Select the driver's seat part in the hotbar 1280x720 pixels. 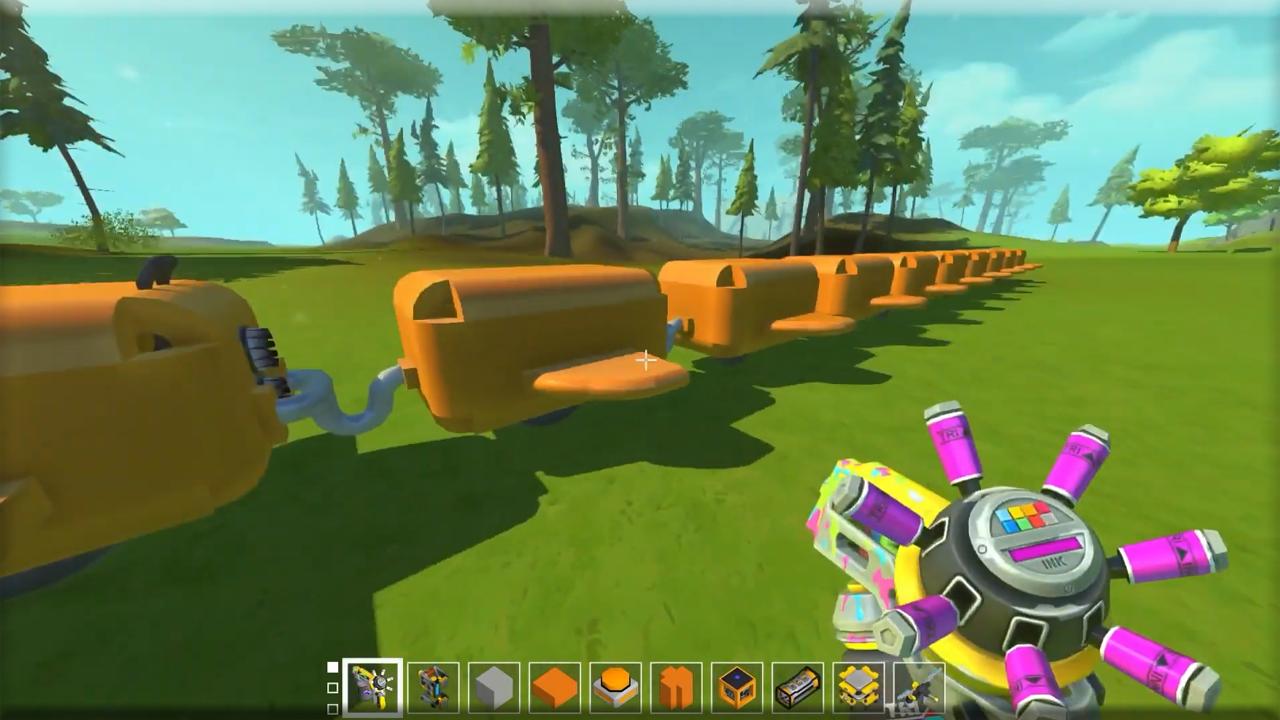click(x=433, y=686)
